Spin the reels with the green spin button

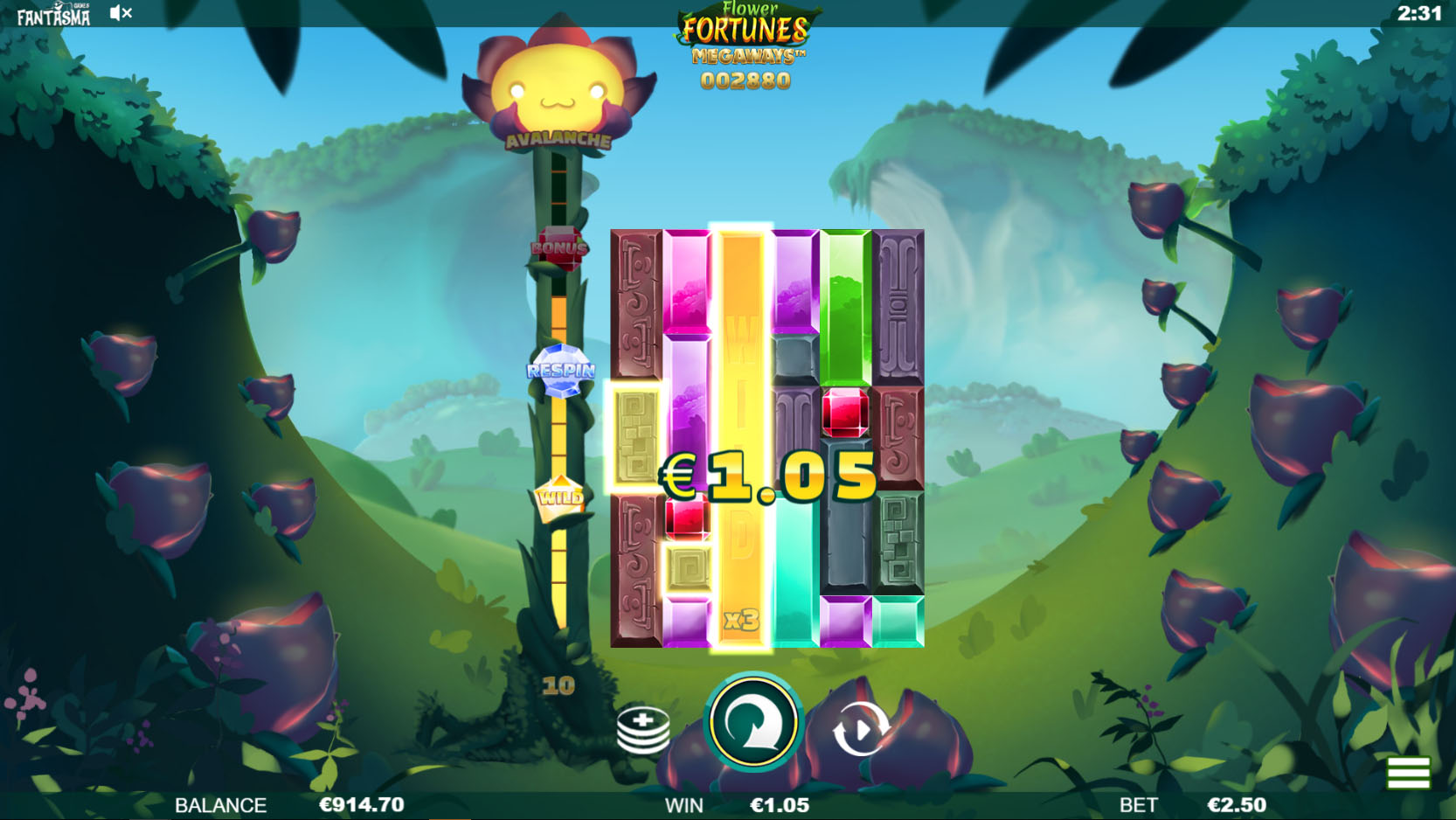click(x=753, y=724)
